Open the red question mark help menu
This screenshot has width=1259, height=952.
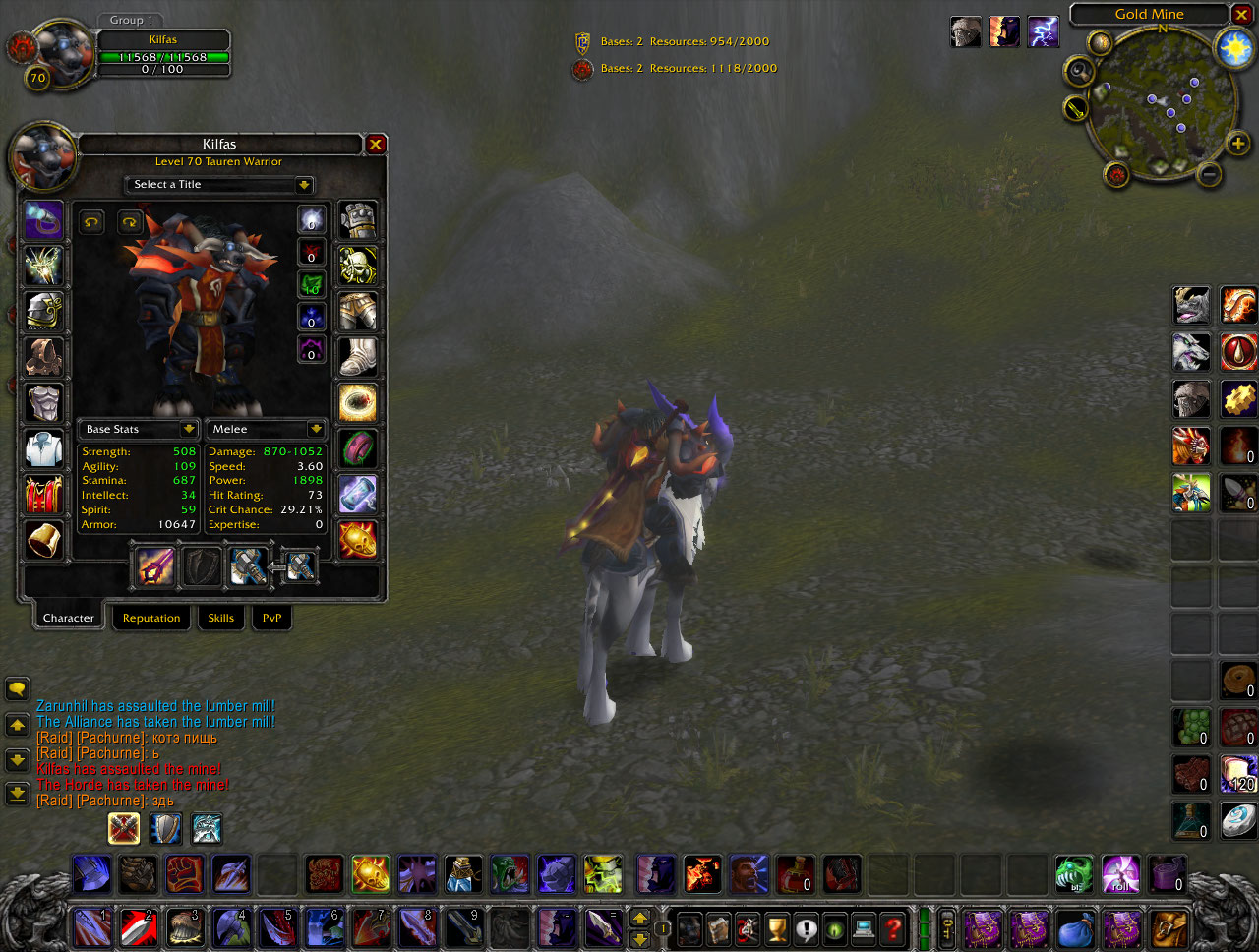(892, 927)
